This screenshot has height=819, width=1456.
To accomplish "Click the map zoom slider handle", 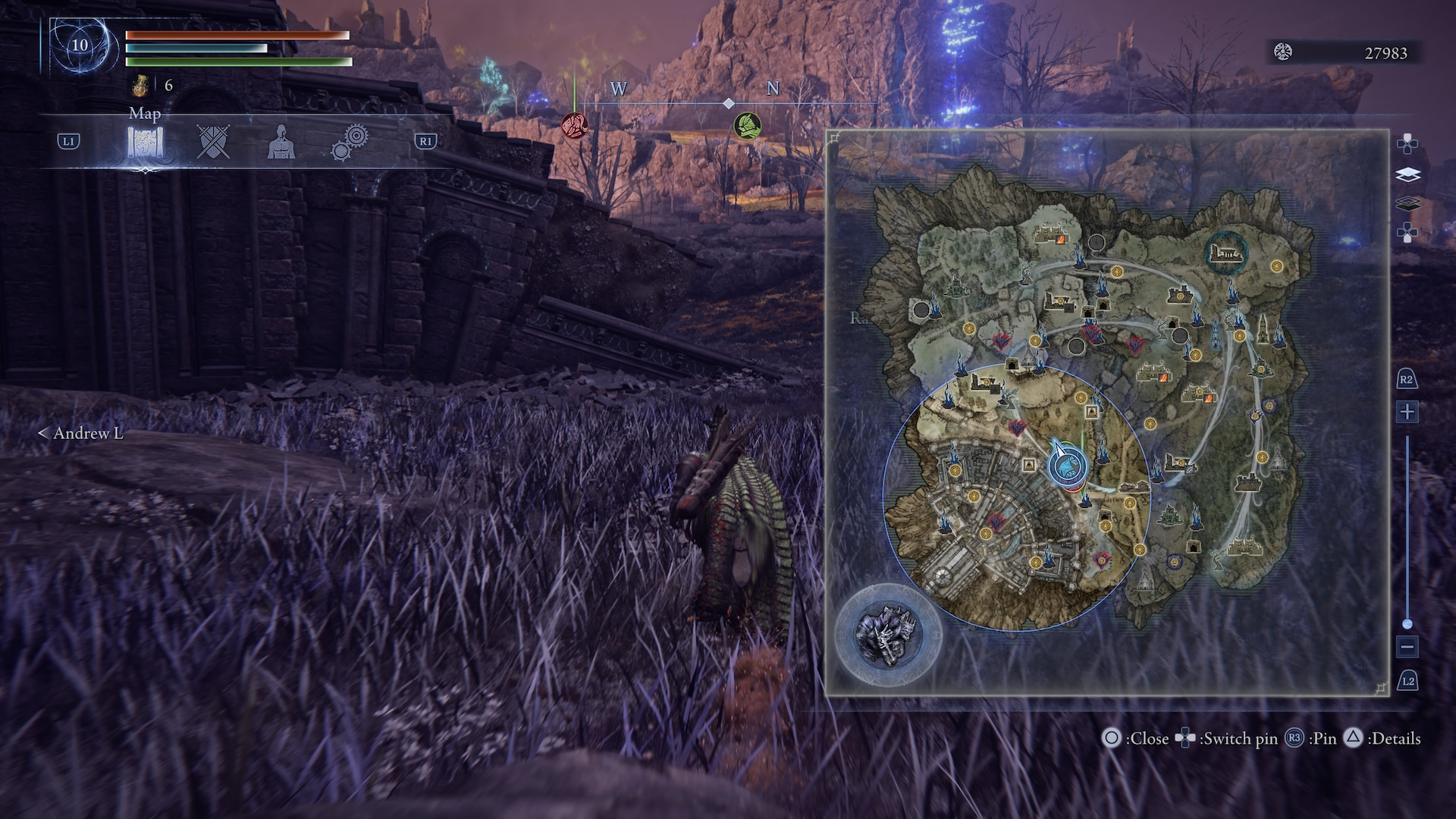I will coord(1407,624).
